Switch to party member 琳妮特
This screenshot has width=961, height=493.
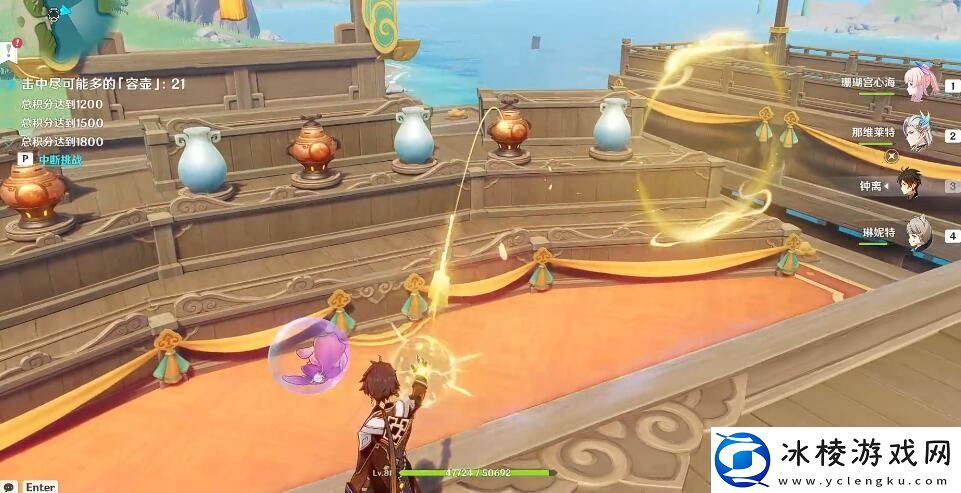[917, 234]
